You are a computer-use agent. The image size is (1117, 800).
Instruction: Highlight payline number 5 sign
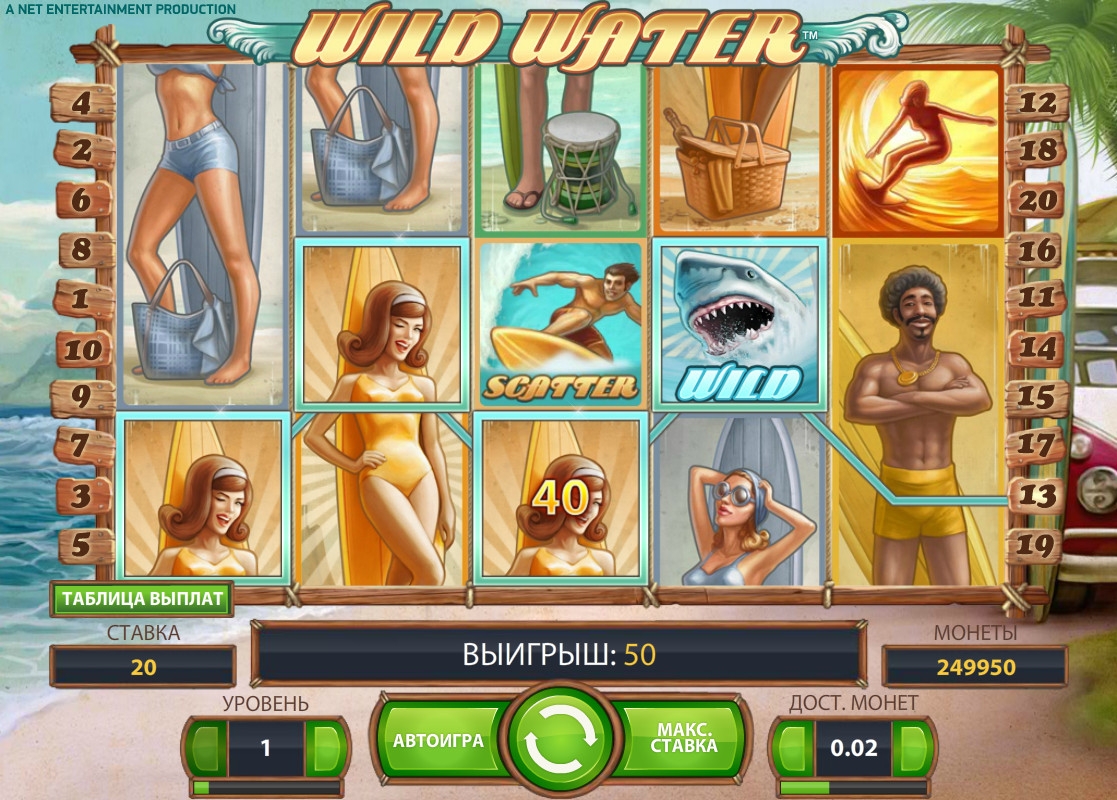tap(81, 543)
